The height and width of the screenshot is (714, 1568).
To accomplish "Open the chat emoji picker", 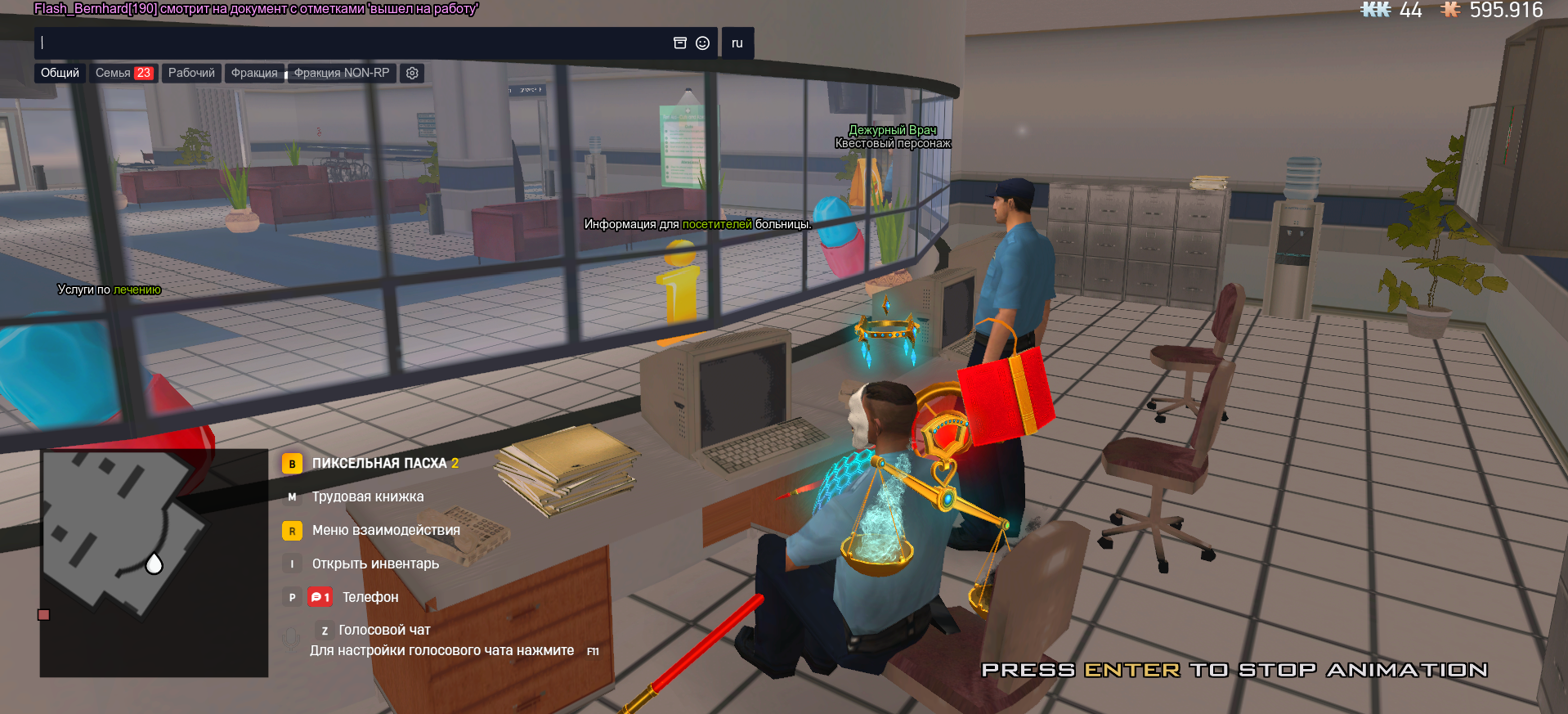I will coord(702,43).
